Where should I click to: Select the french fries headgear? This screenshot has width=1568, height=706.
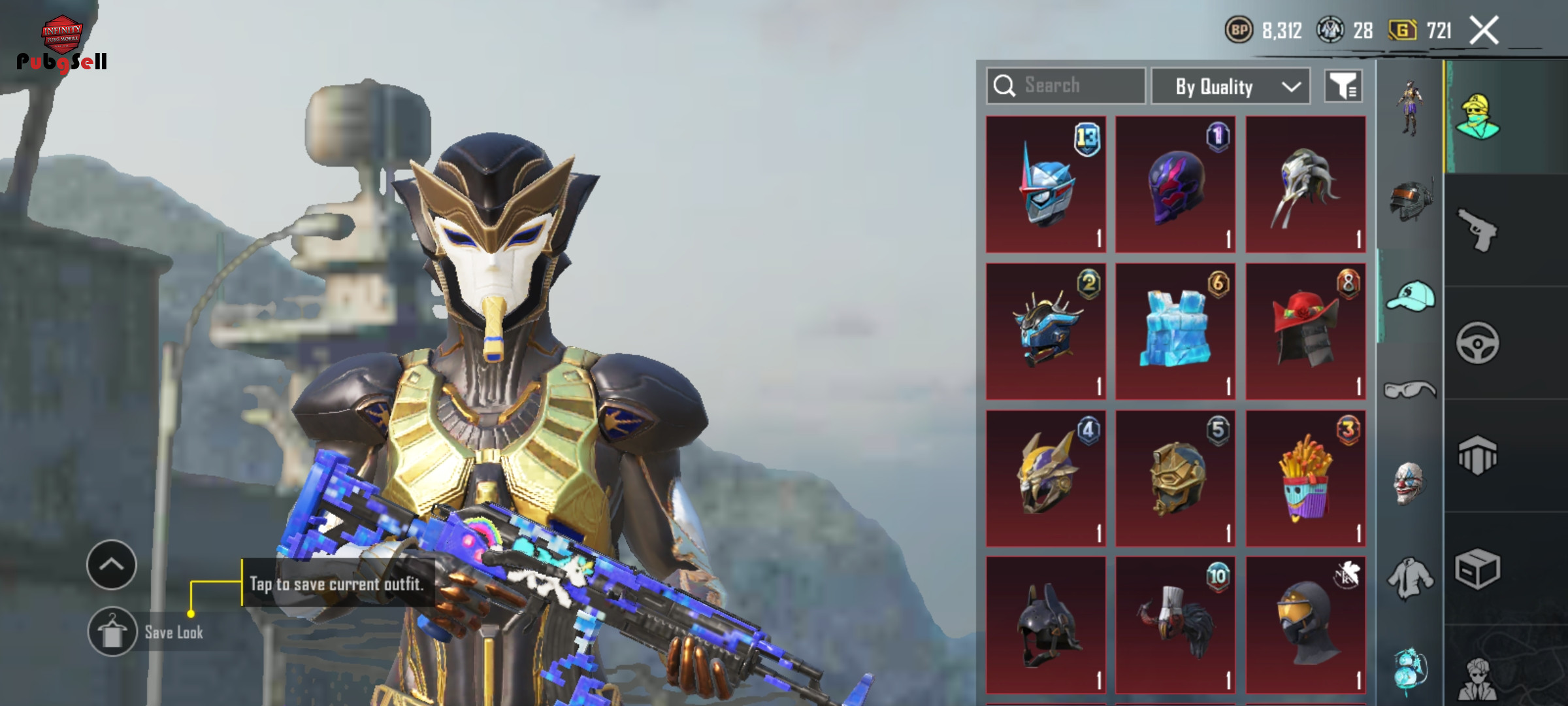click(x=1305, y=479)
